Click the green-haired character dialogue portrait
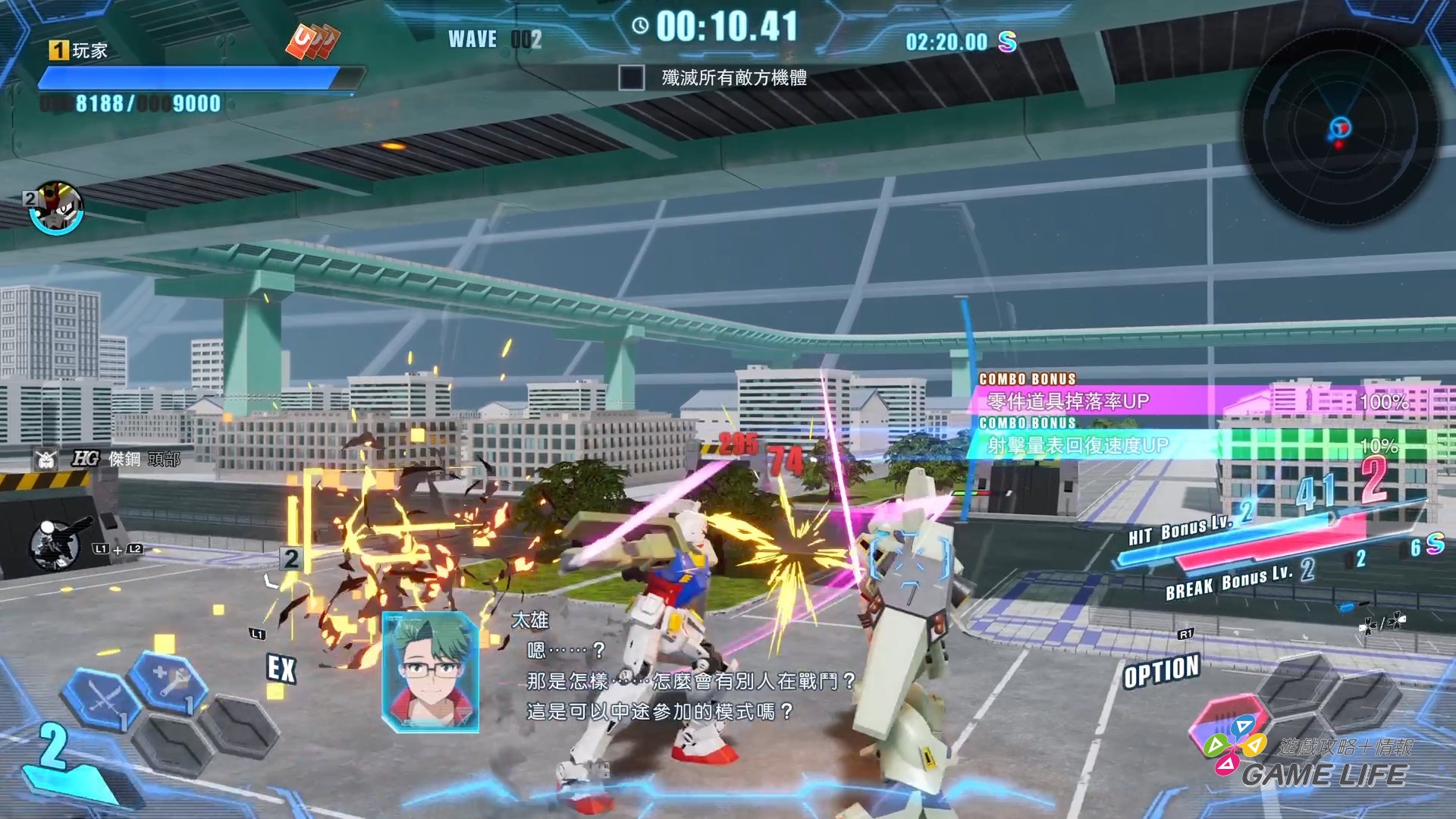This screenshot has height=819, width=1456. (430, 671)
